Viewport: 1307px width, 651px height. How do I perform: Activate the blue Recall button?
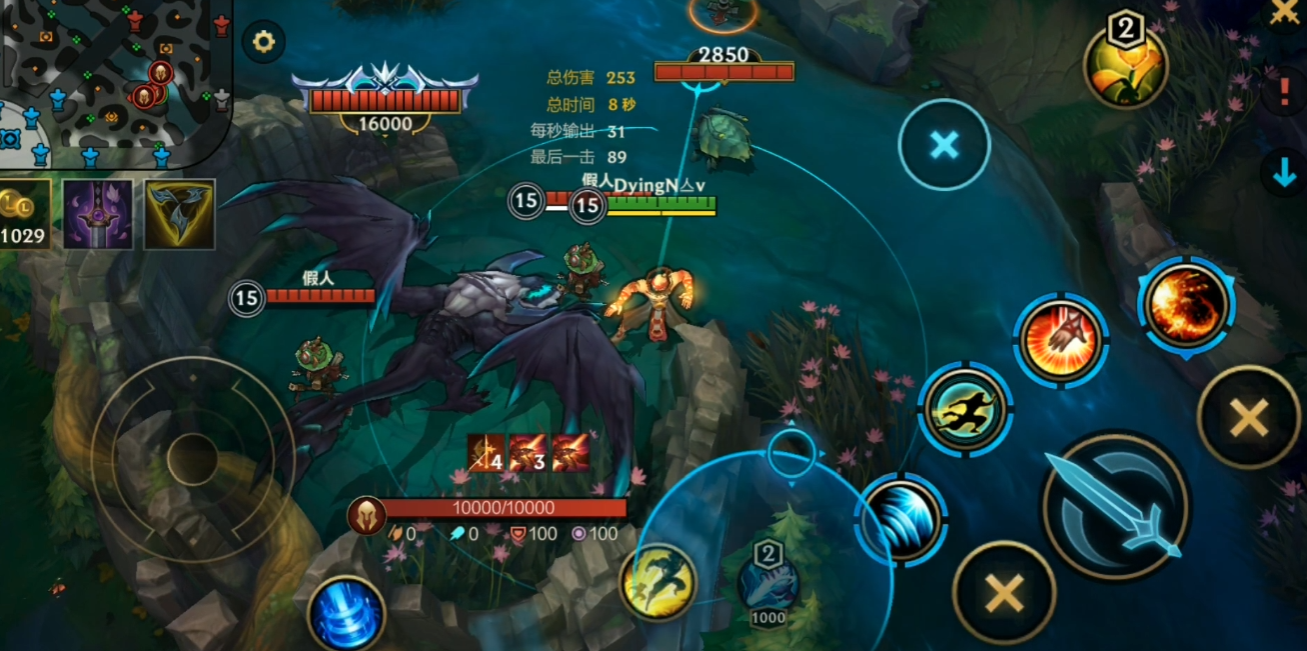tap(346, 614)
